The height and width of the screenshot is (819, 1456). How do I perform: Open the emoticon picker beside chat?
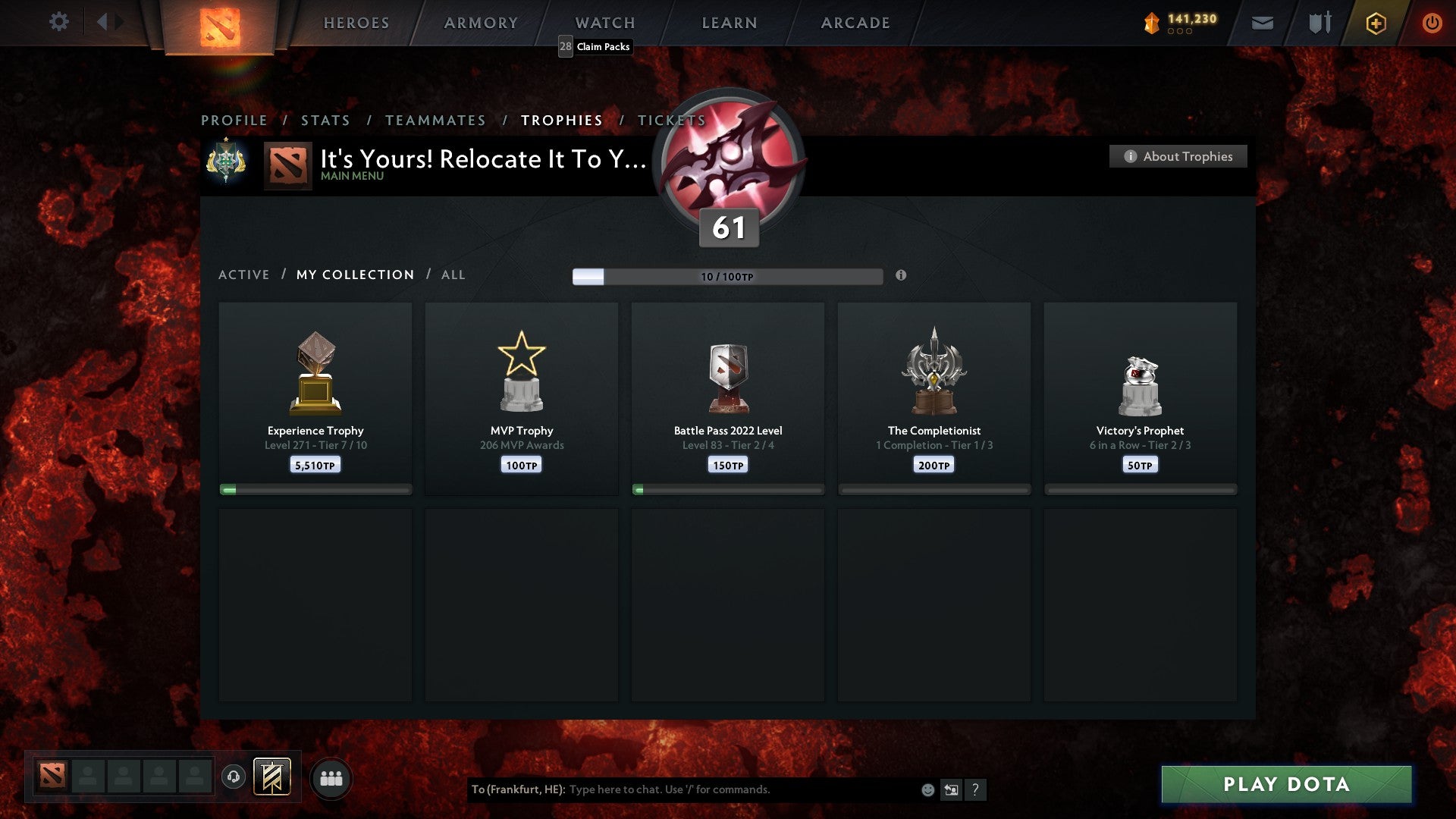click(x=927, y=789)
